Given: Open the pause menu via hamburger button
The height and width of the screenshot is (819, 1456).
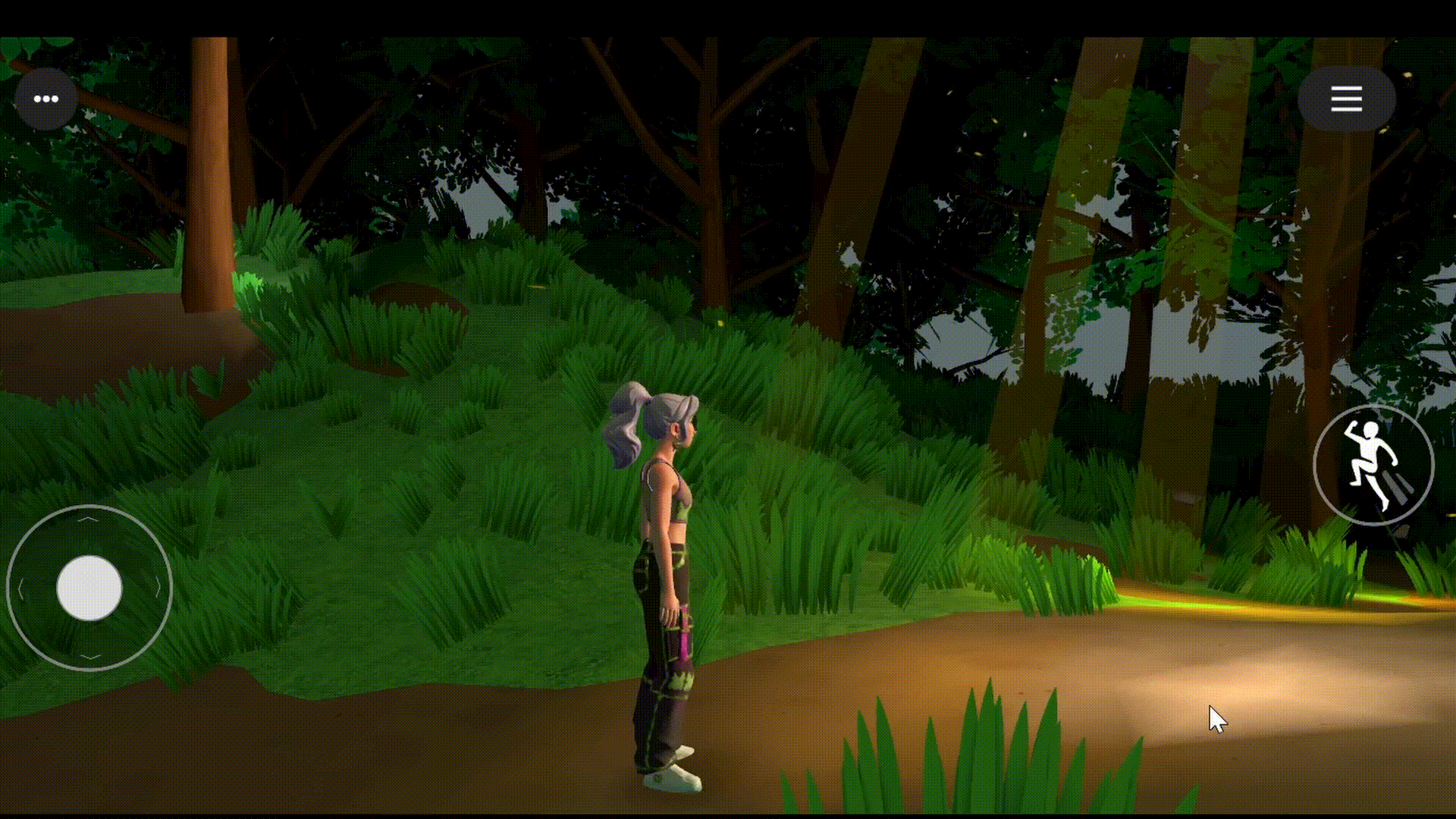Looking at the screenshot, I should [x=1346, y=99].
